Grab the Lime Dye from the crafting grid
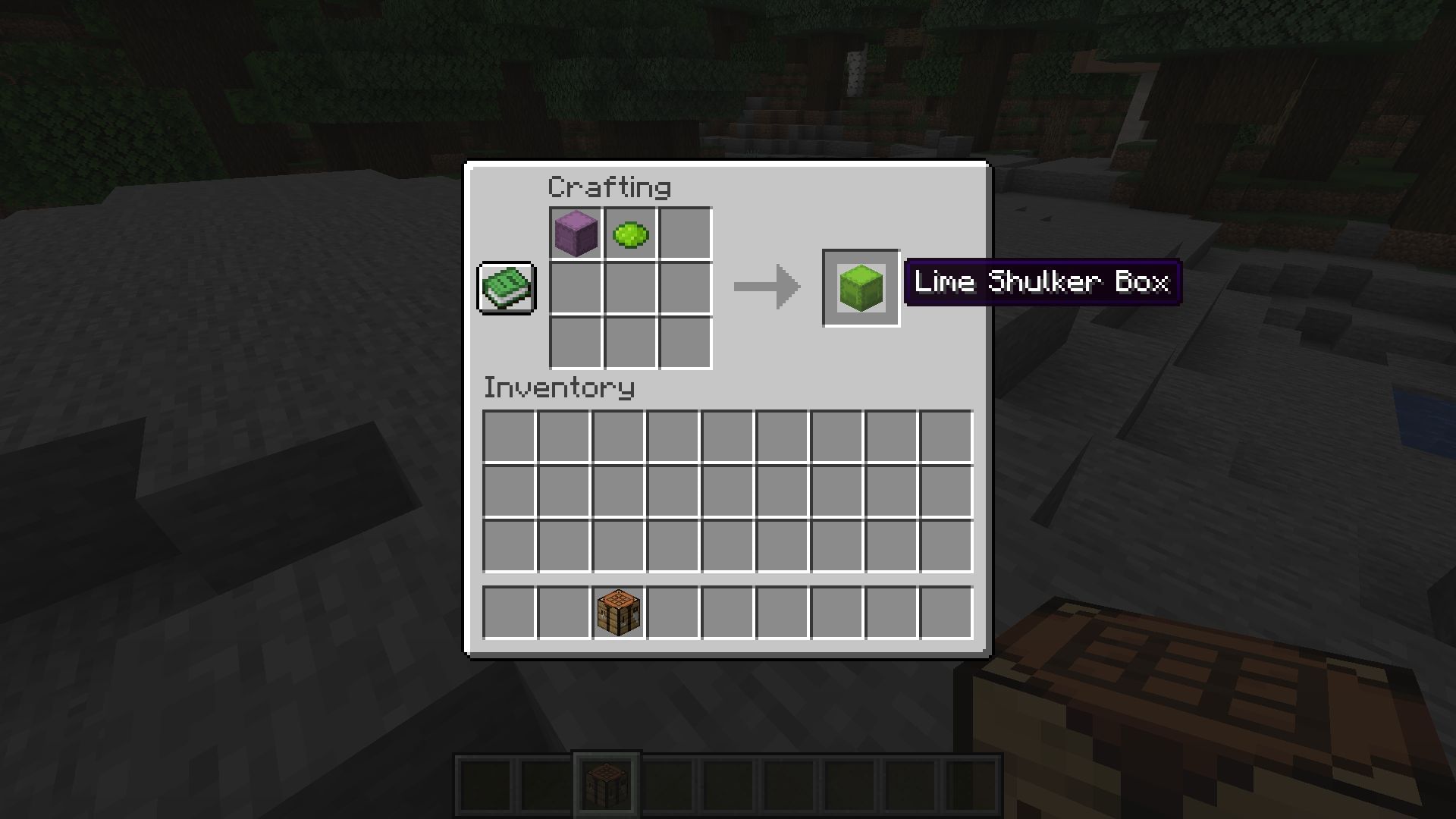Screen dimensions: 1456x819 pos(629,234)
